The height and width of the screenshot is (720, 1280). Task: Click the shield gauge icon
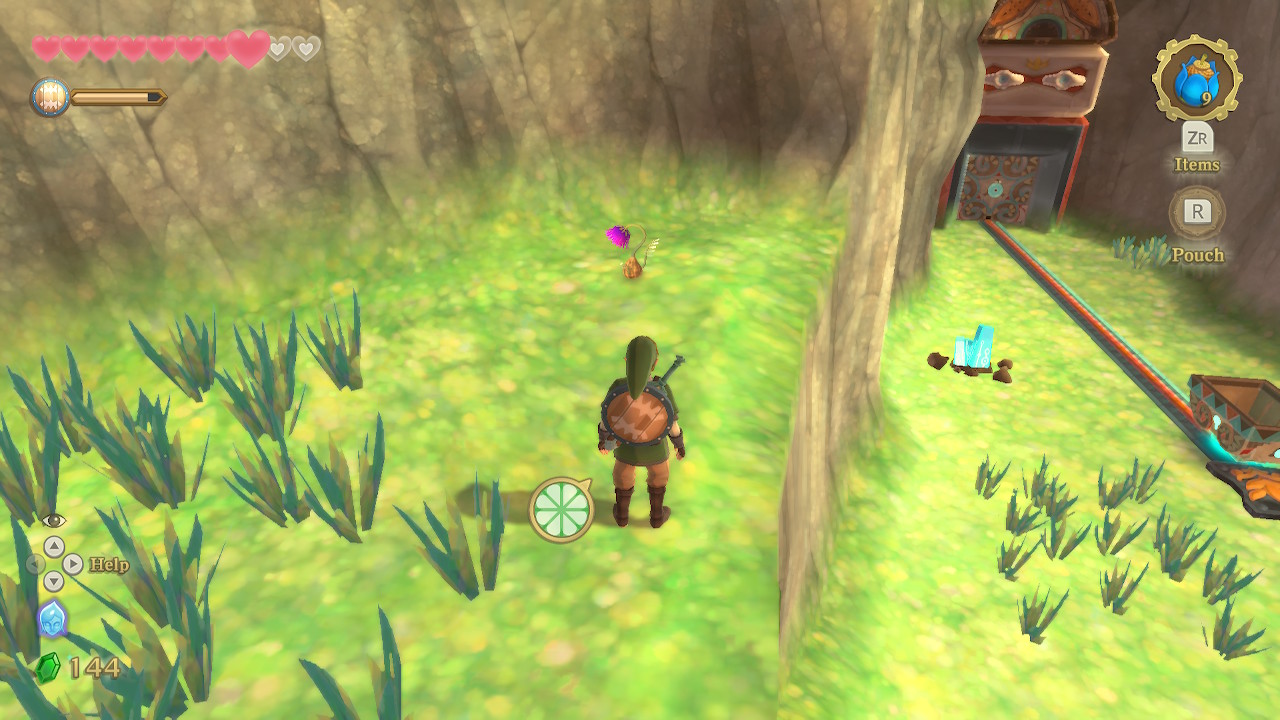coord(49,98)
